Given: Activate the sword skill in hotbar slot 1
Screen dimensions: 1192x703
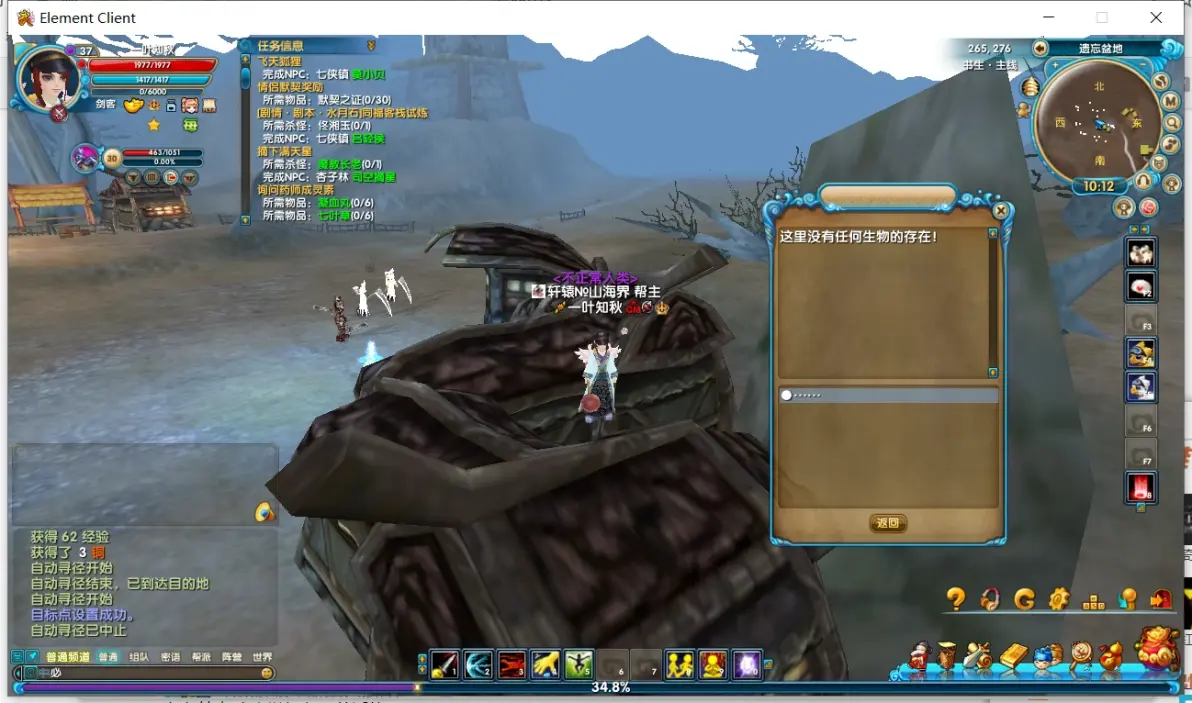Looking at the screenshot, I should (x=444, y=664).
